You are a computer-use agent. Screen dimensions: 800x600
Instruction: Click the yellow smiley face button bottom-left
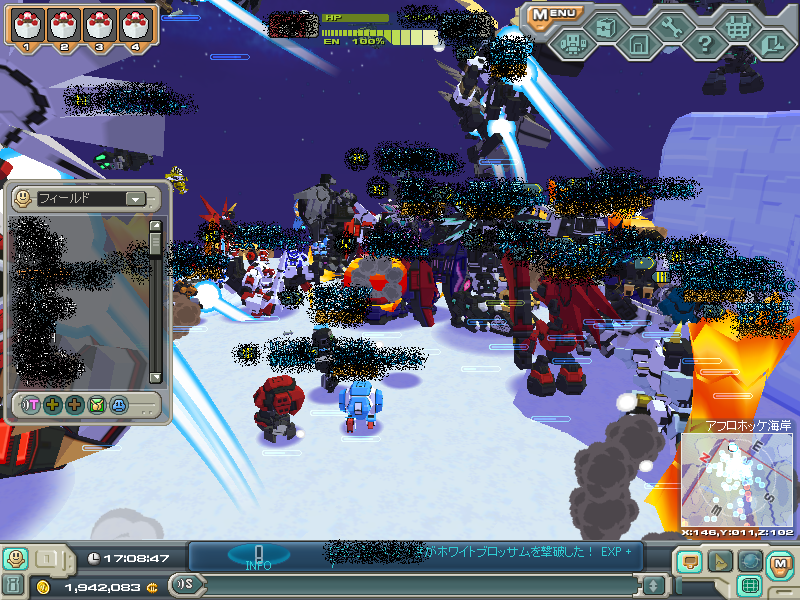[15, 558]
